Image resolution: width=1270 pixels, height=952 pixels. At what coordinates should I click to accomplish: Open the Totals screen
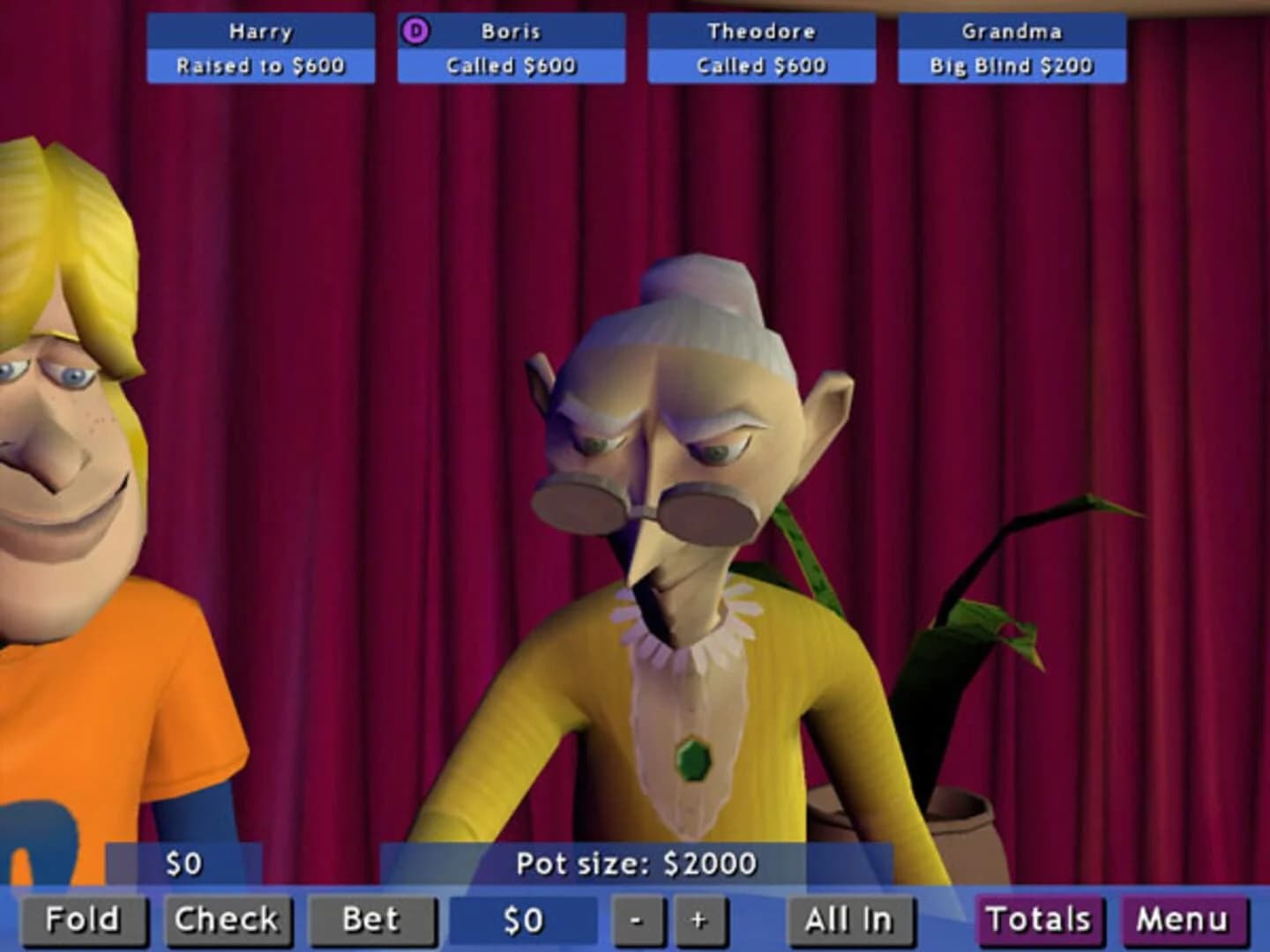1038,919
